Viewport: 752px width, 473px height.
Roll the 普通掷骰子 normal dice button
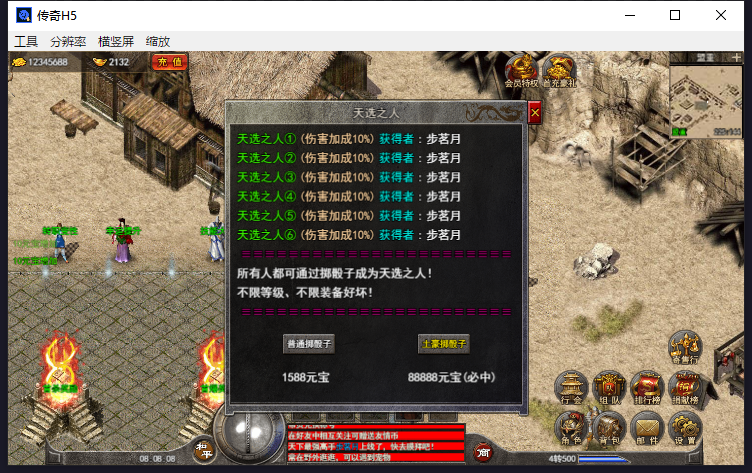pos(309,343)
